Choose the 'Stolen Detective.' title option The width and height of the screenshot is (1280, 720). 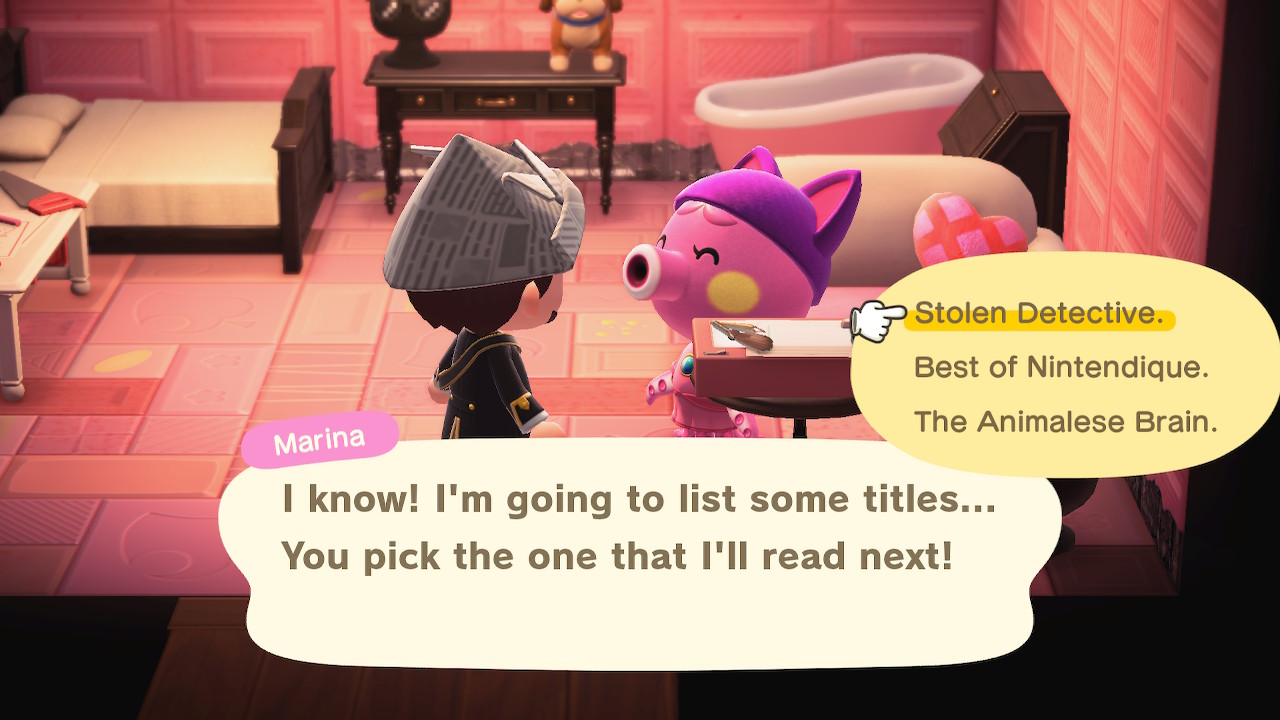pyautogui.click(x=1039, y=314)
